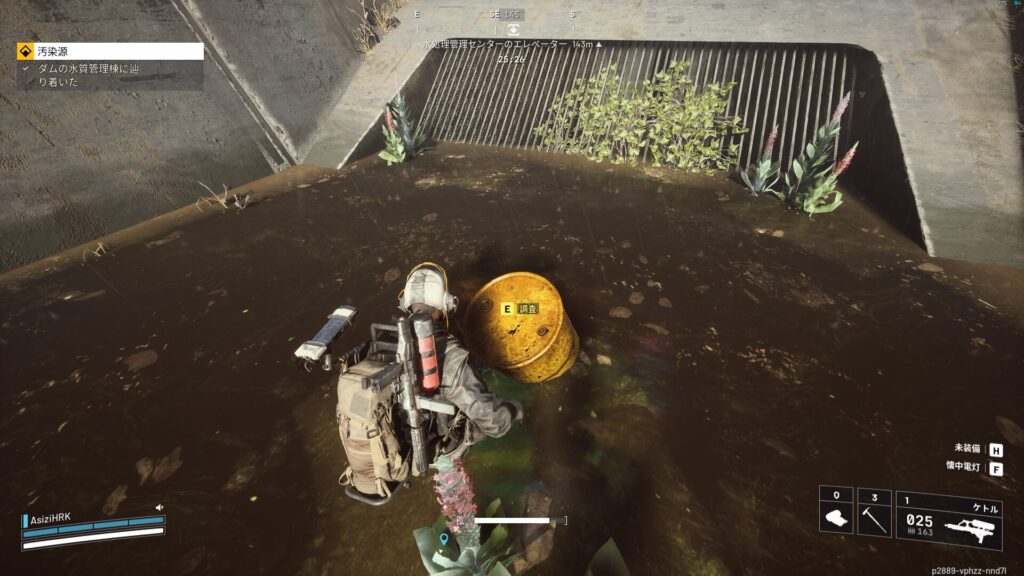
Task: Click the compass bar at top
Action: (510, 15)
